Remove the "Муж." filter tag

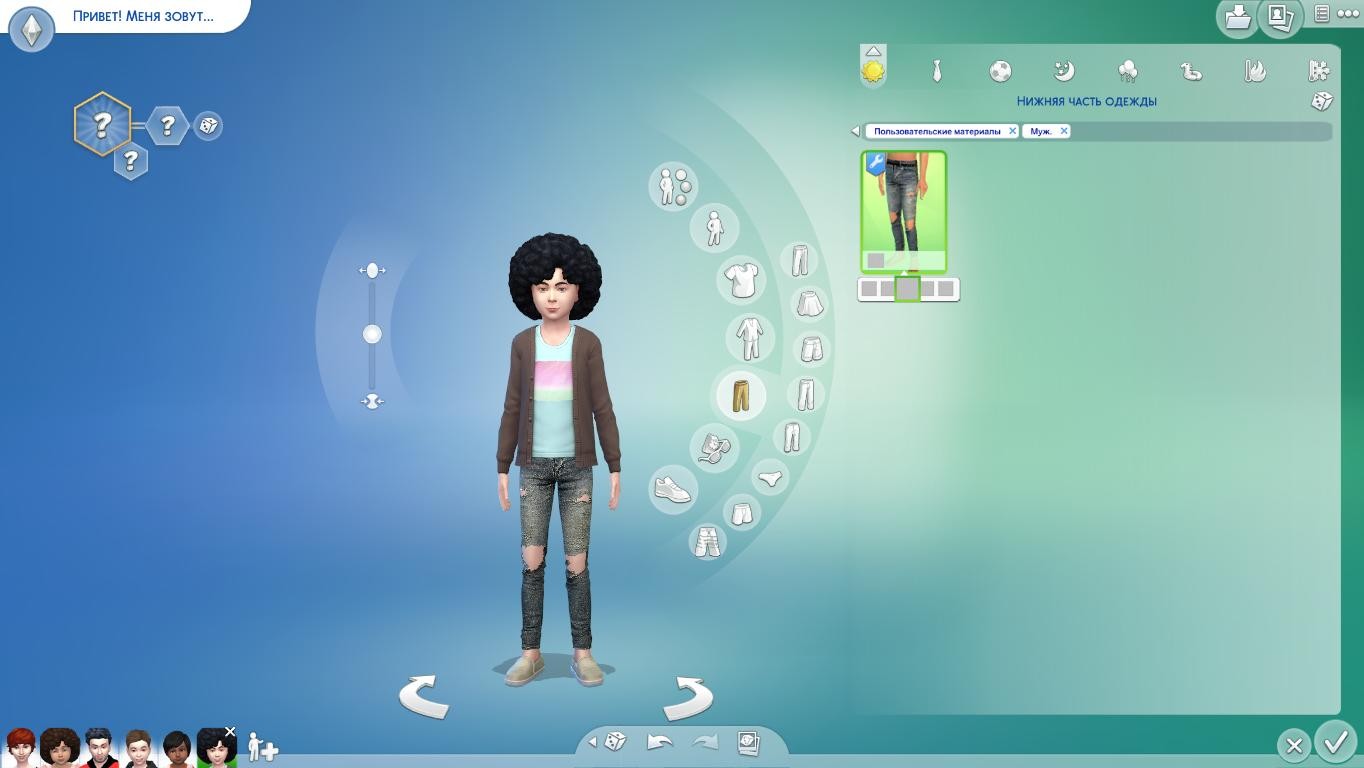click(x=1064, y=131)
